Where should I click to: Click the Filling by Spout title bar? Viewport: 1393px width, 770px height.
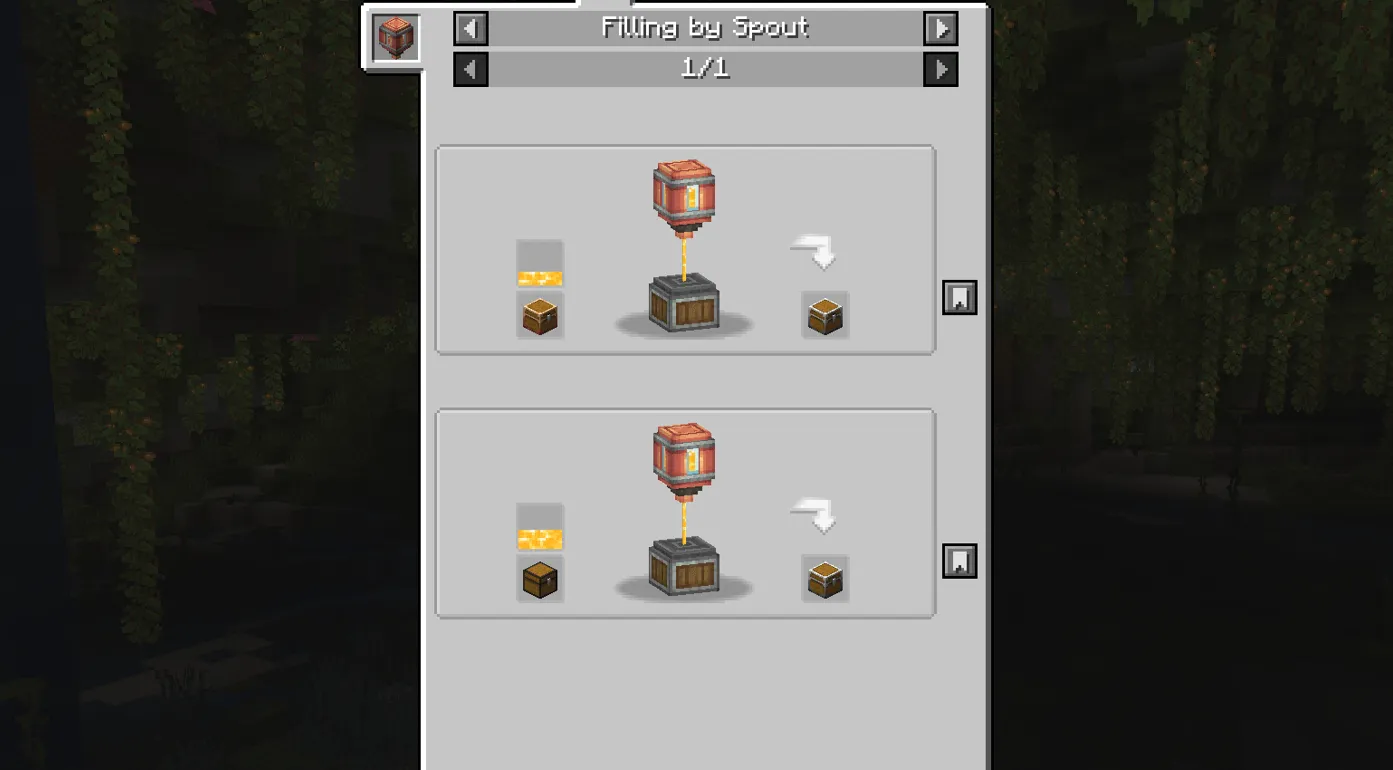pos(703,28)
